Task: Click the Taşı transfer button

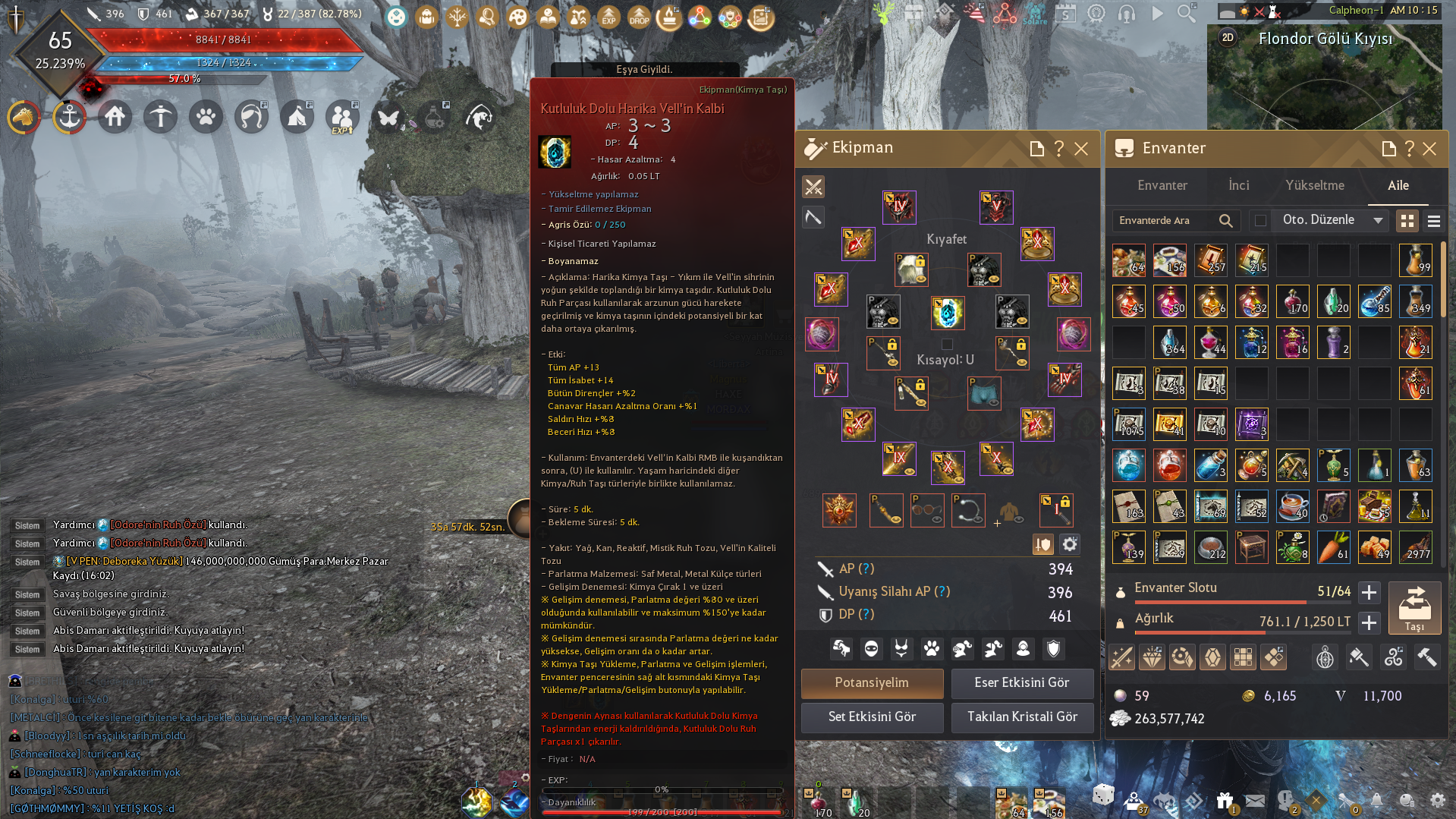Action: click(1414, 608)
